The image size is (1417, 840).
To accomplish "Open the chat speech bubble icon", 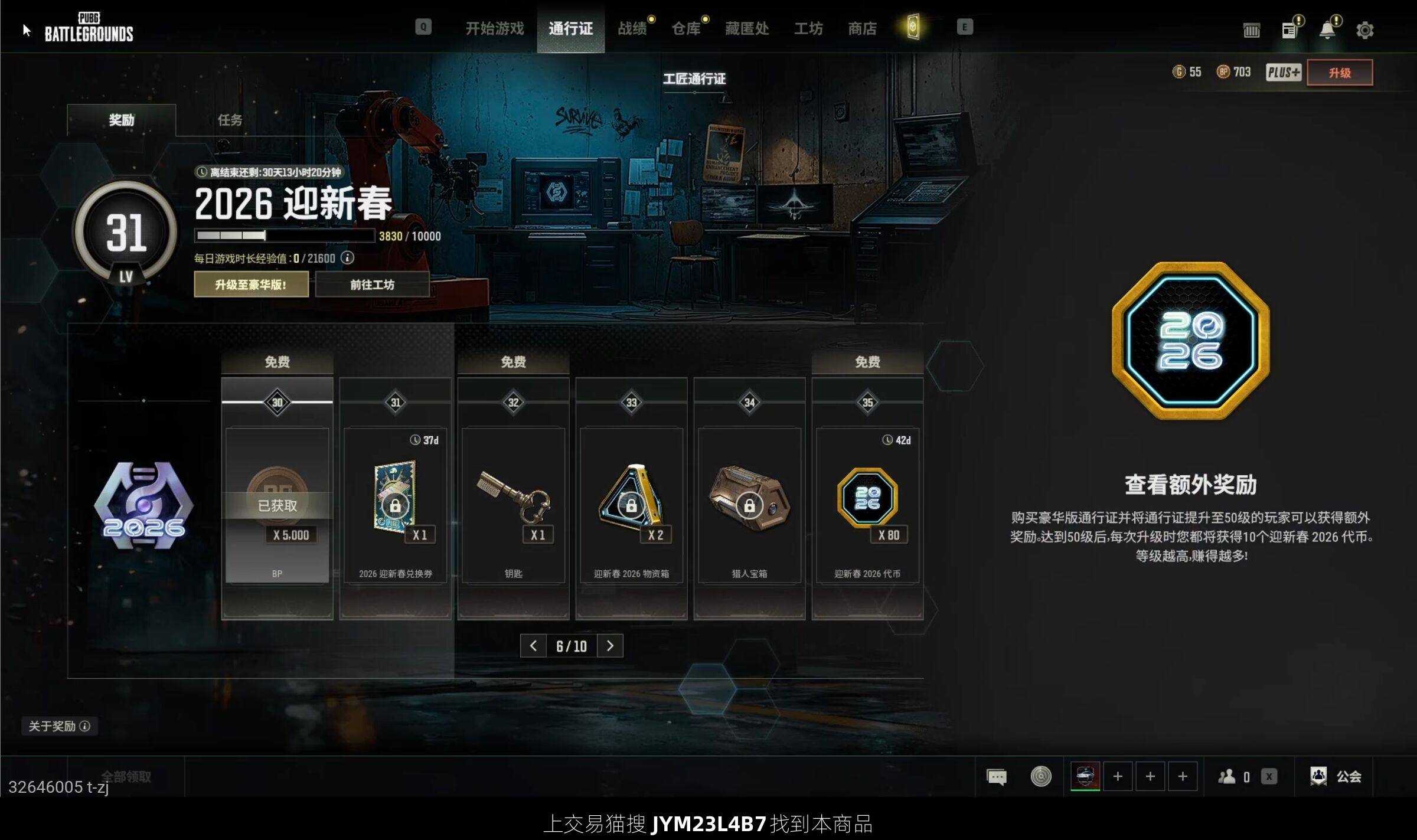I will (996, 776).
